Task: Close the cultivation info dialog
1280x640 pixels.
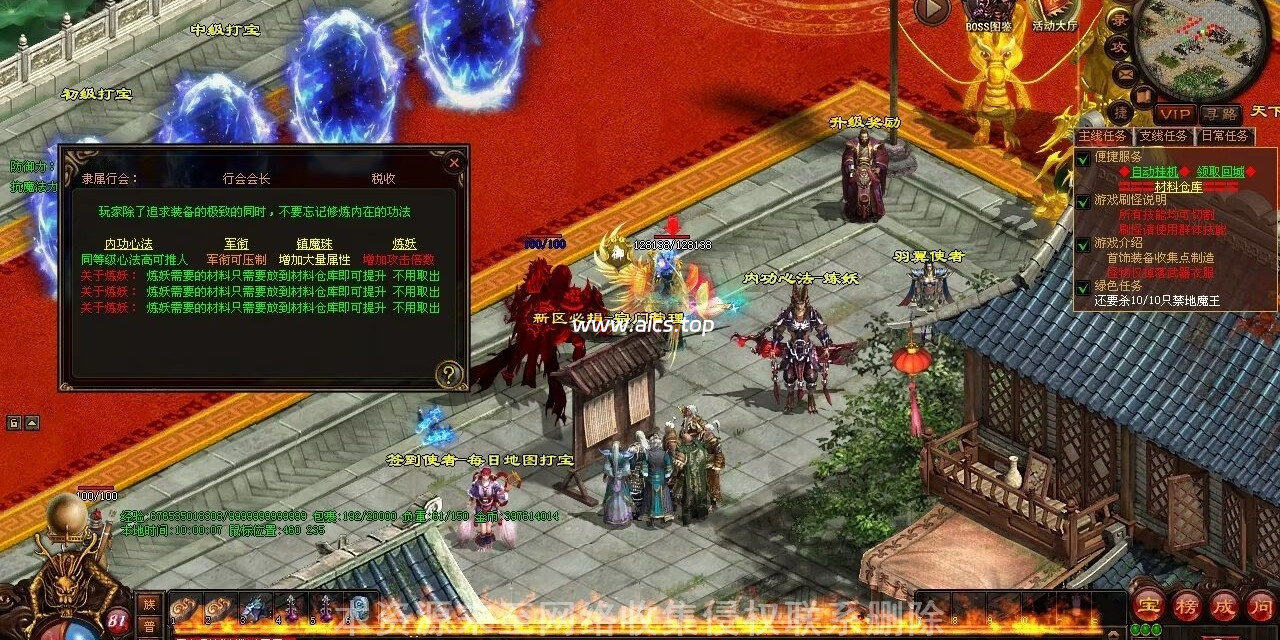Action: [454, 161]
